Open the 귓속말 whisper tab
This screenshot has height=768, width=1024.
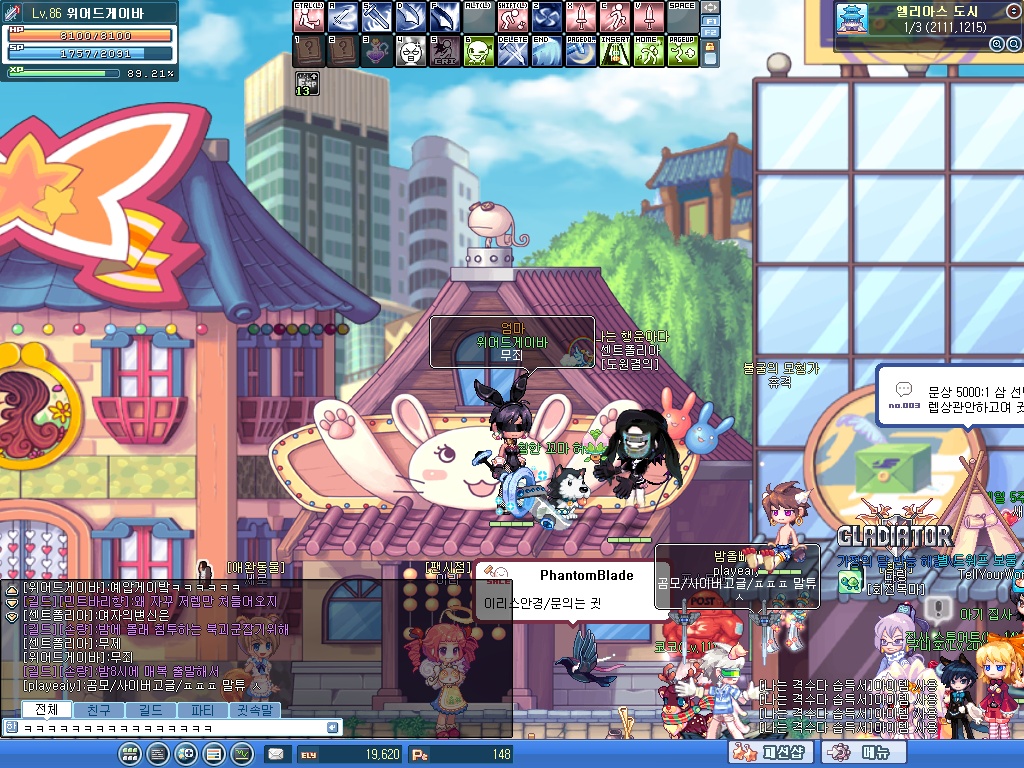[x=255, y=709]
